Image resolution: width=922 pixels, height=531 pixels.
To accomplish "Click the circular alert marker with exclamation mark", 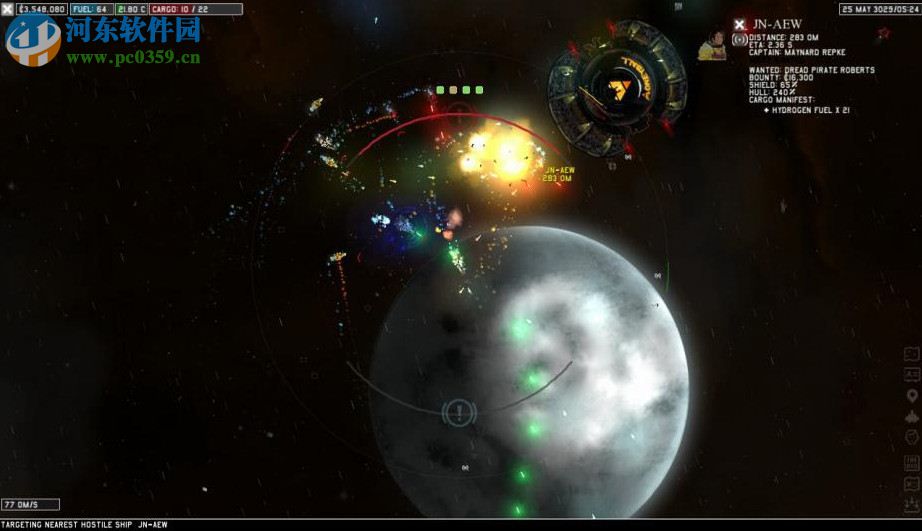I will tap(458, 411).
